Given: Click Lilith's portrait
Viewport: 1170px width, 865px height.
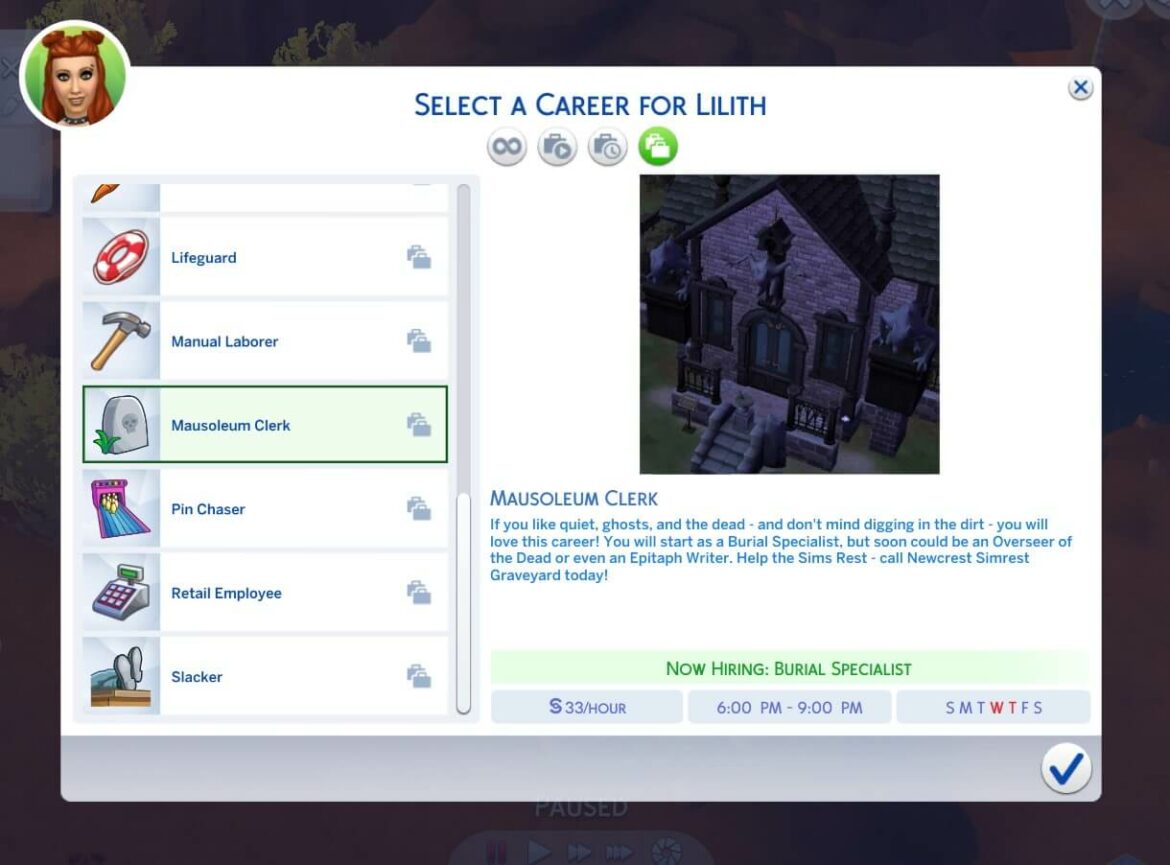Looking at the screenshot, I should point(76,76).
